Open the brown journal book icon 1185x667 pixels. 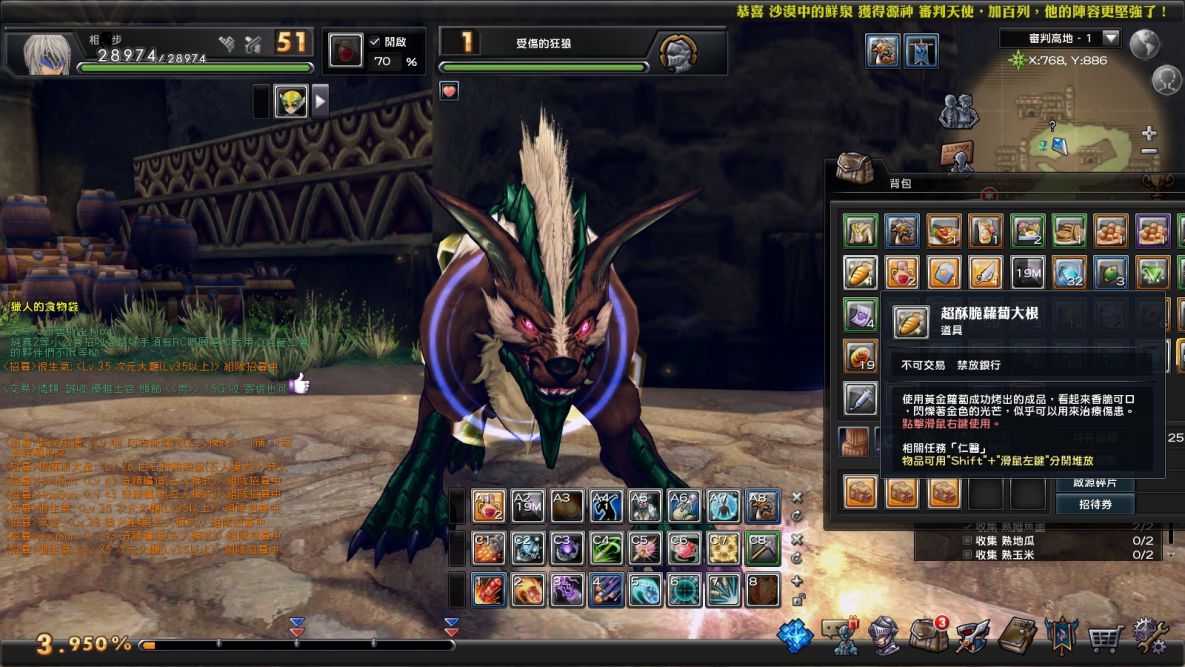point(1017,636)
